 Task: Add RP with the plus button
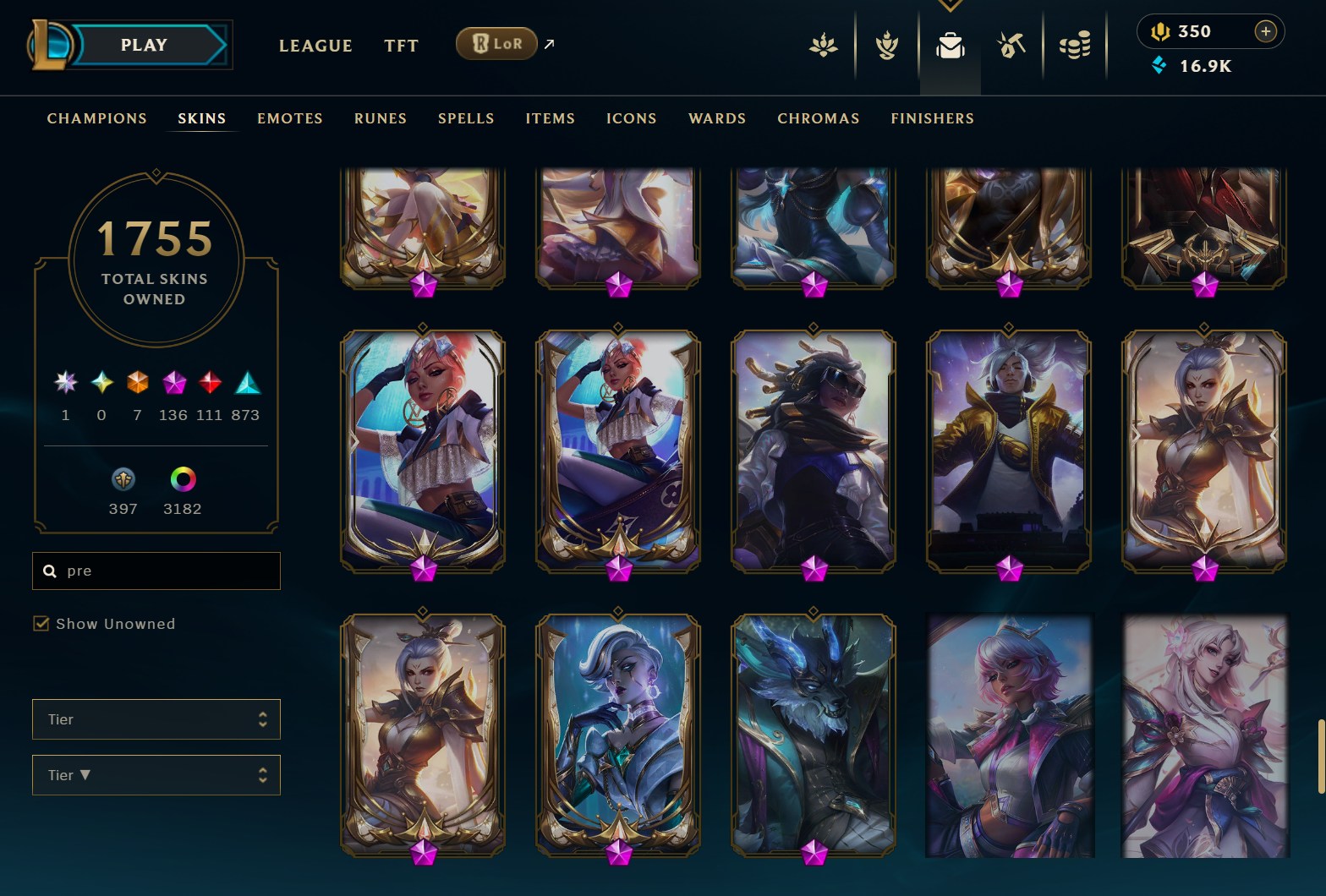1265,31
